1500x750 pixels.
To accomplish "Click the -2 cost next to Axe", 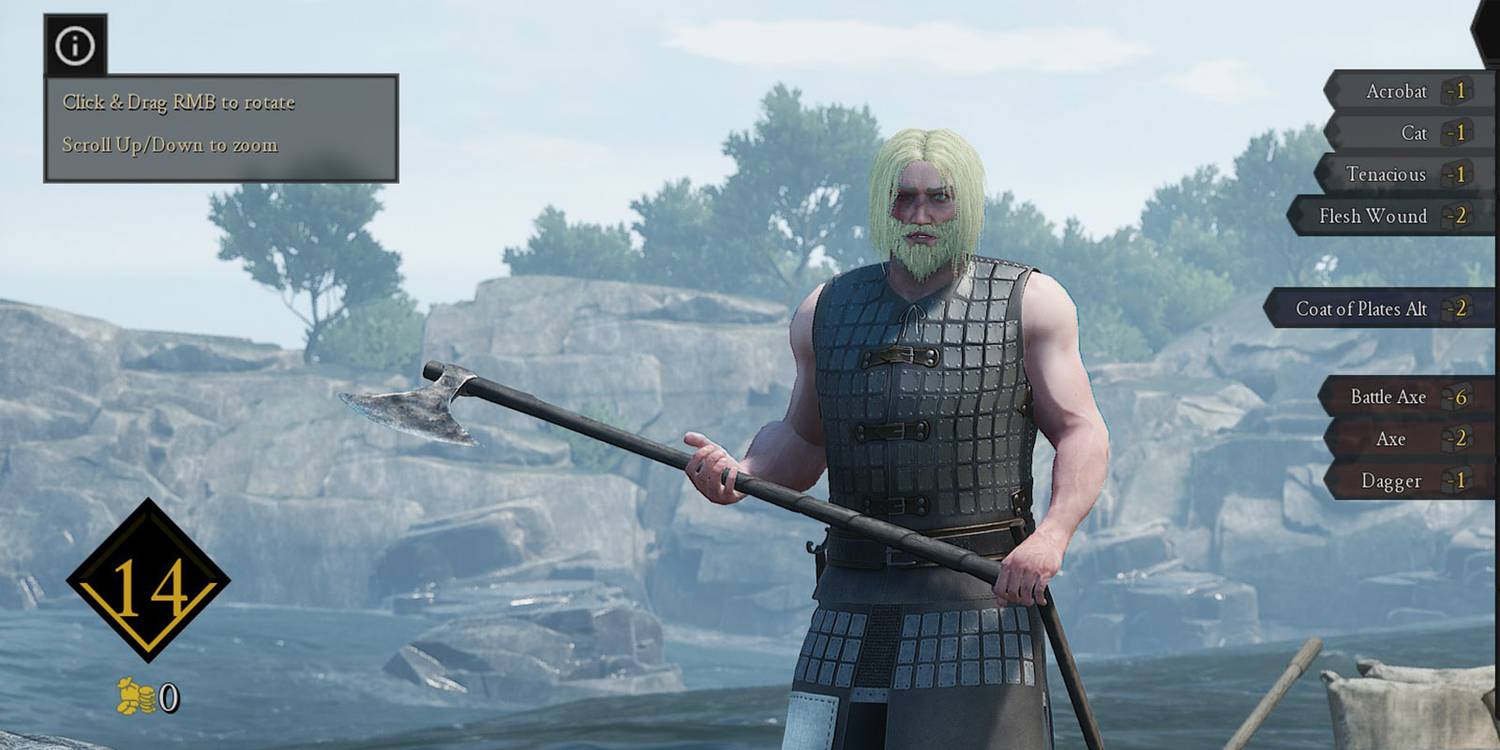I will 1459,439.
